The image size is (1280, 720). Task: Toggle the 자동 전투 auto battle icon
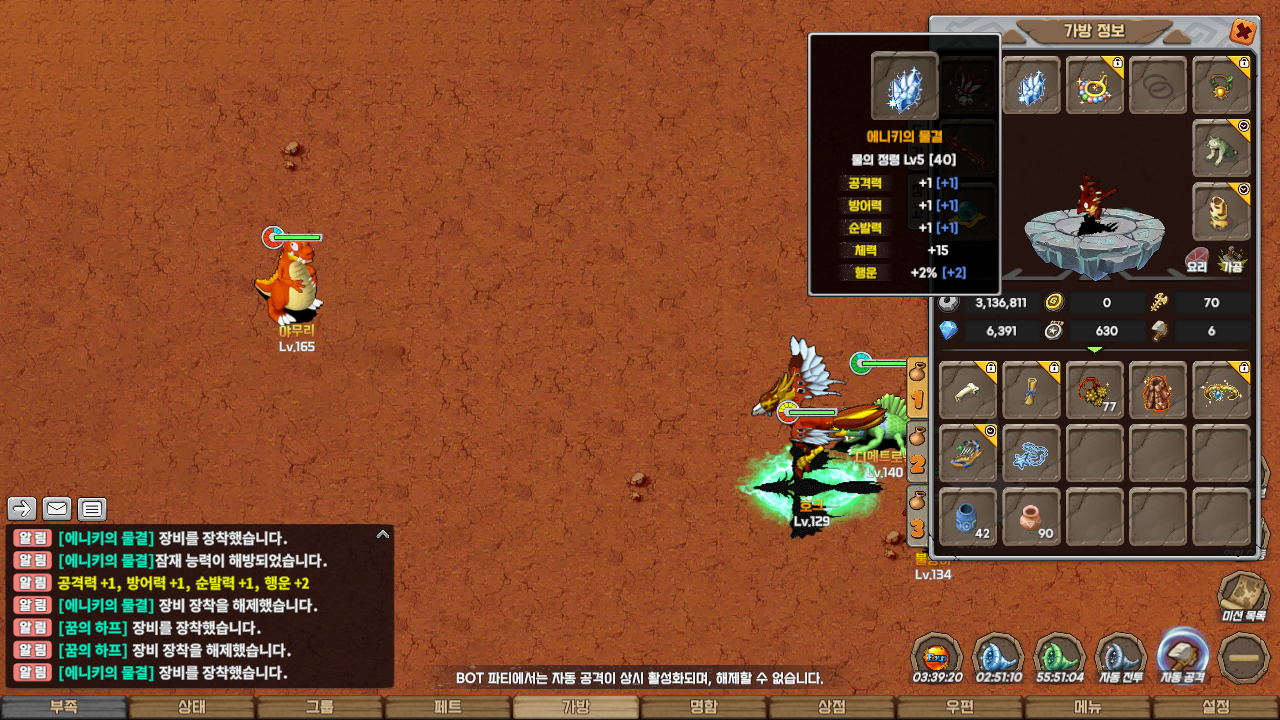pos(1122,656)
